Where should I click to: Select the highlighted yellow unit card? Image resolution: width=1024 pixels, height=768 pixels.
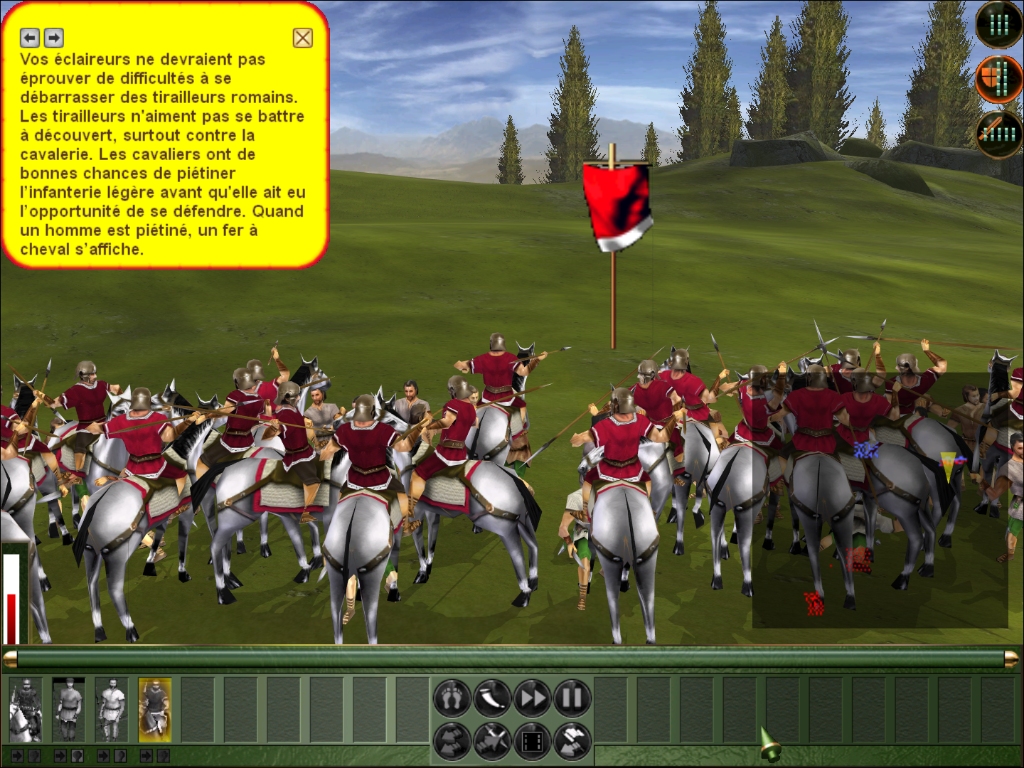[155, 709]
